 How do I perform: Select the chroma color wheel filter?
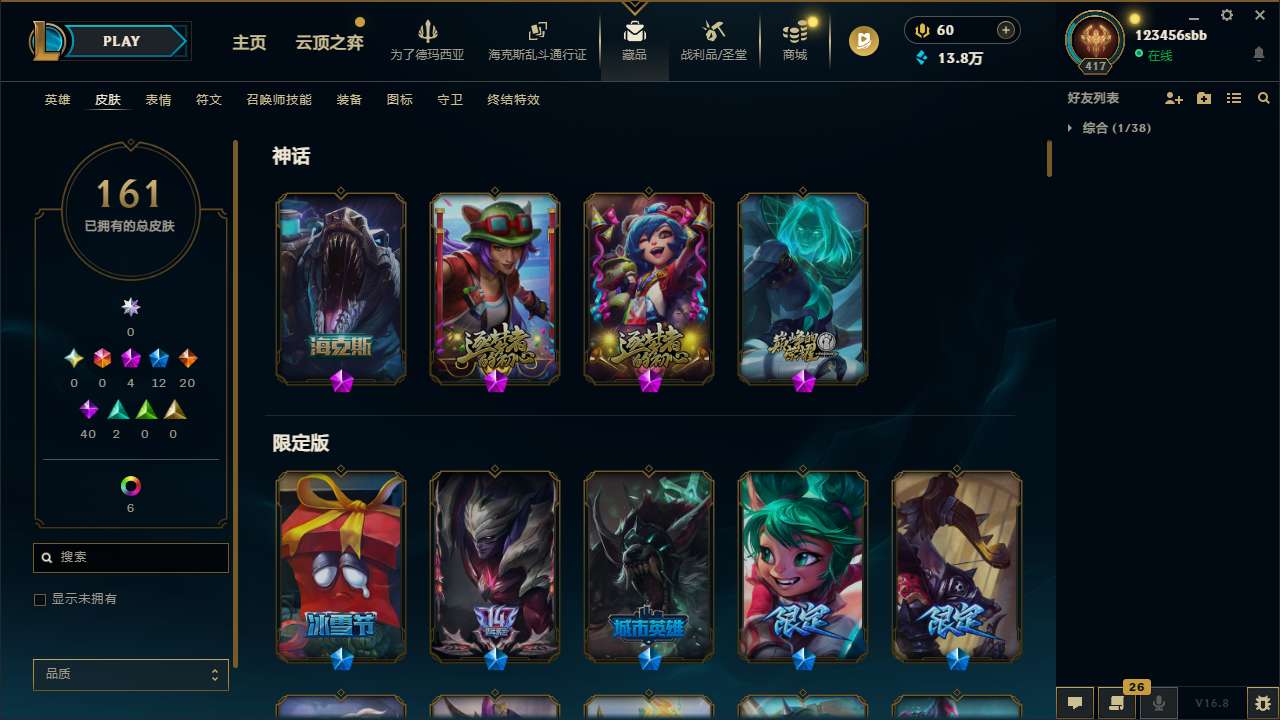[130, 486]
